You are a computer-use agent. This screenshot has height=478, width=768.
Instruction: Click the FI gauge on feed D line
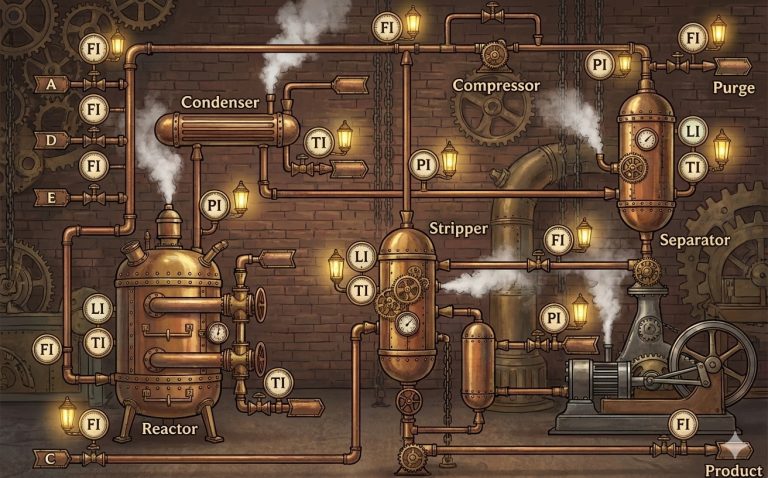click(x=93, y=107)
